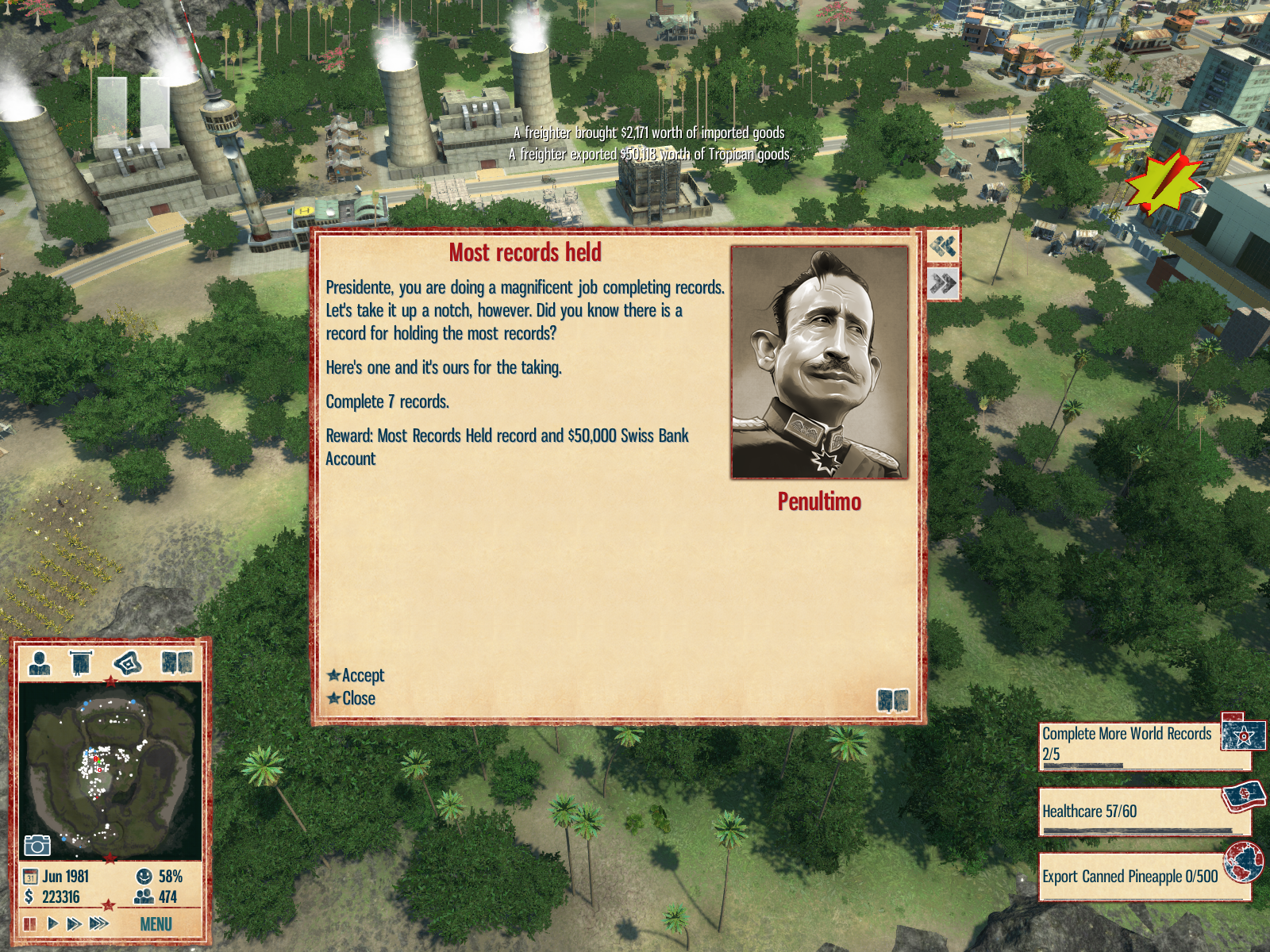Toggle the island overlays icon
The image size is (1270, 952).
(x=128, y=662)
